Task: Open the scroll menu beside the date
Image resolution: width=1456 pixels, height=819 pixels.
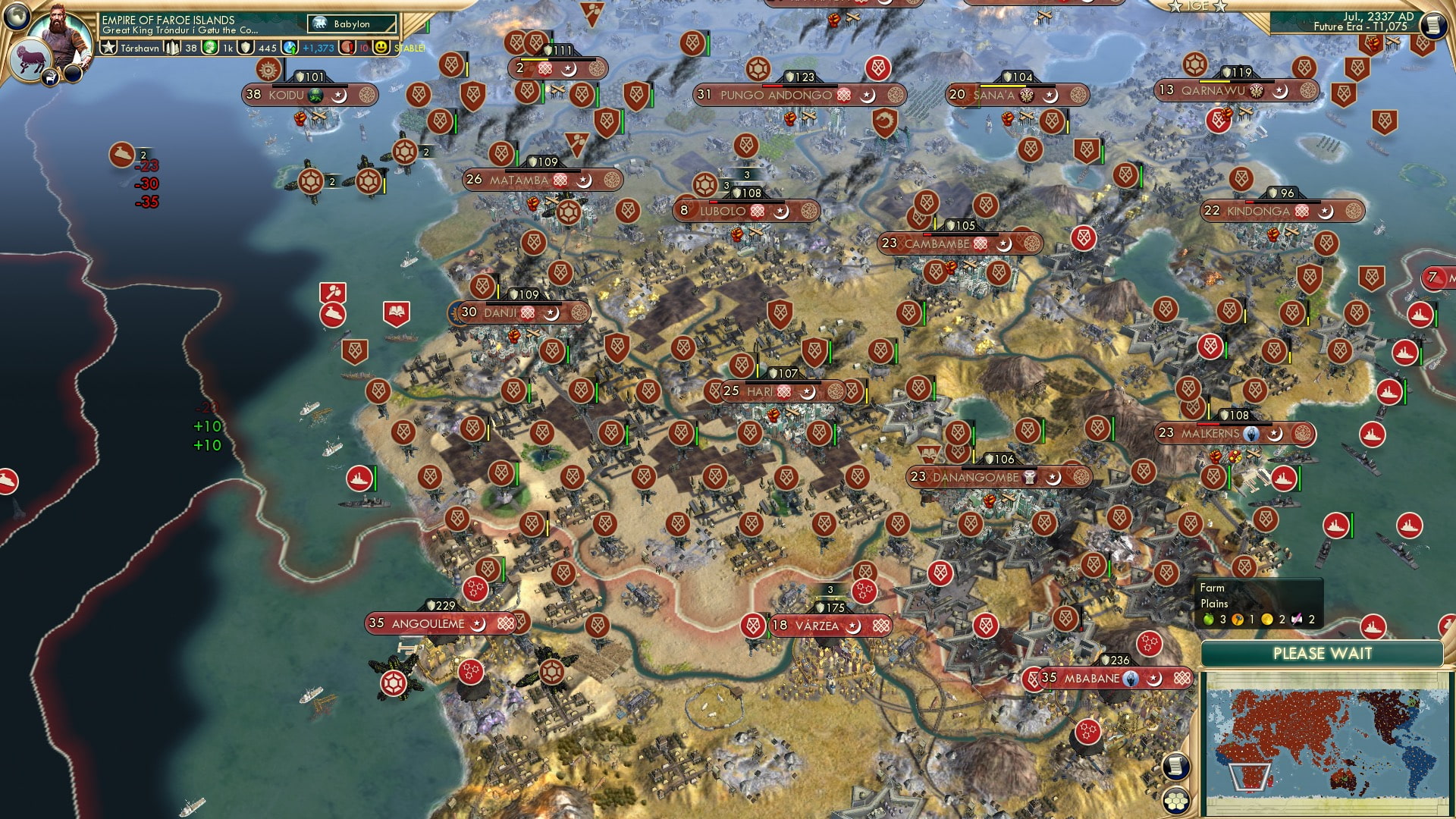Action: pos(1432,25)
